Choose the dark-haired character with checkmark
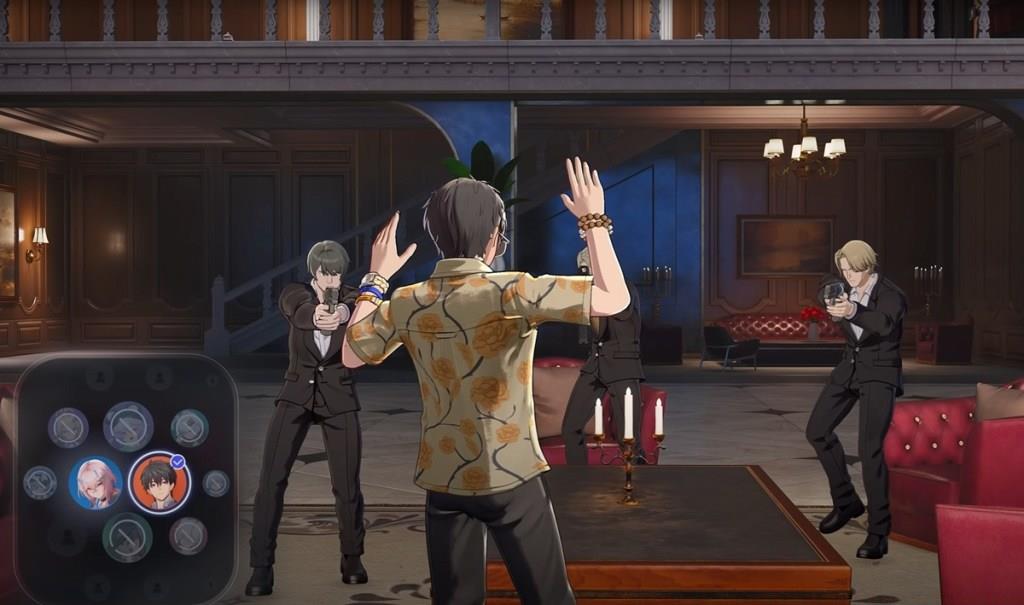The height and width of the screenshot is (605, 1024). click(x=159, y=482)
